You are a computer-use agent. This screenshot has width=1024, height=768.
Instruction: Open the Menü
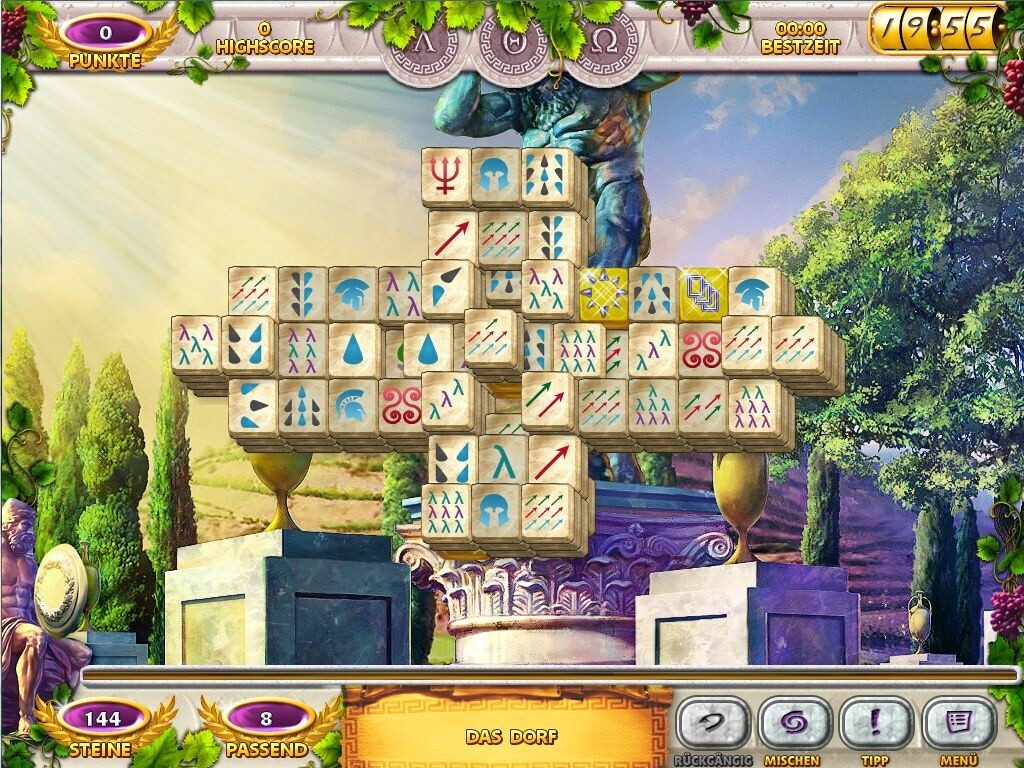point(958,723)
